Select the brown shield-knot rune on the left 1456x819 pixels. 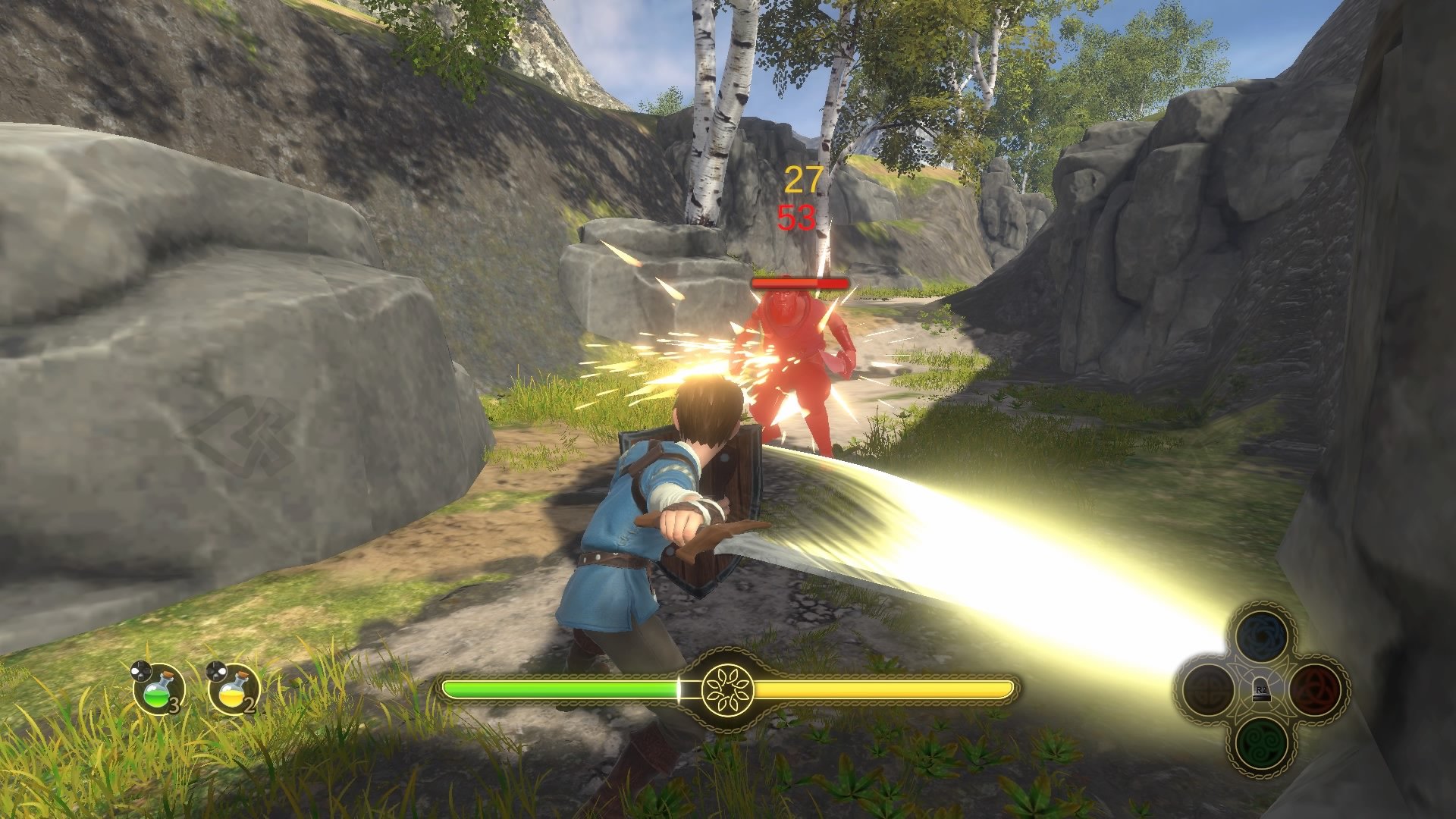[x=1209, y=689]
